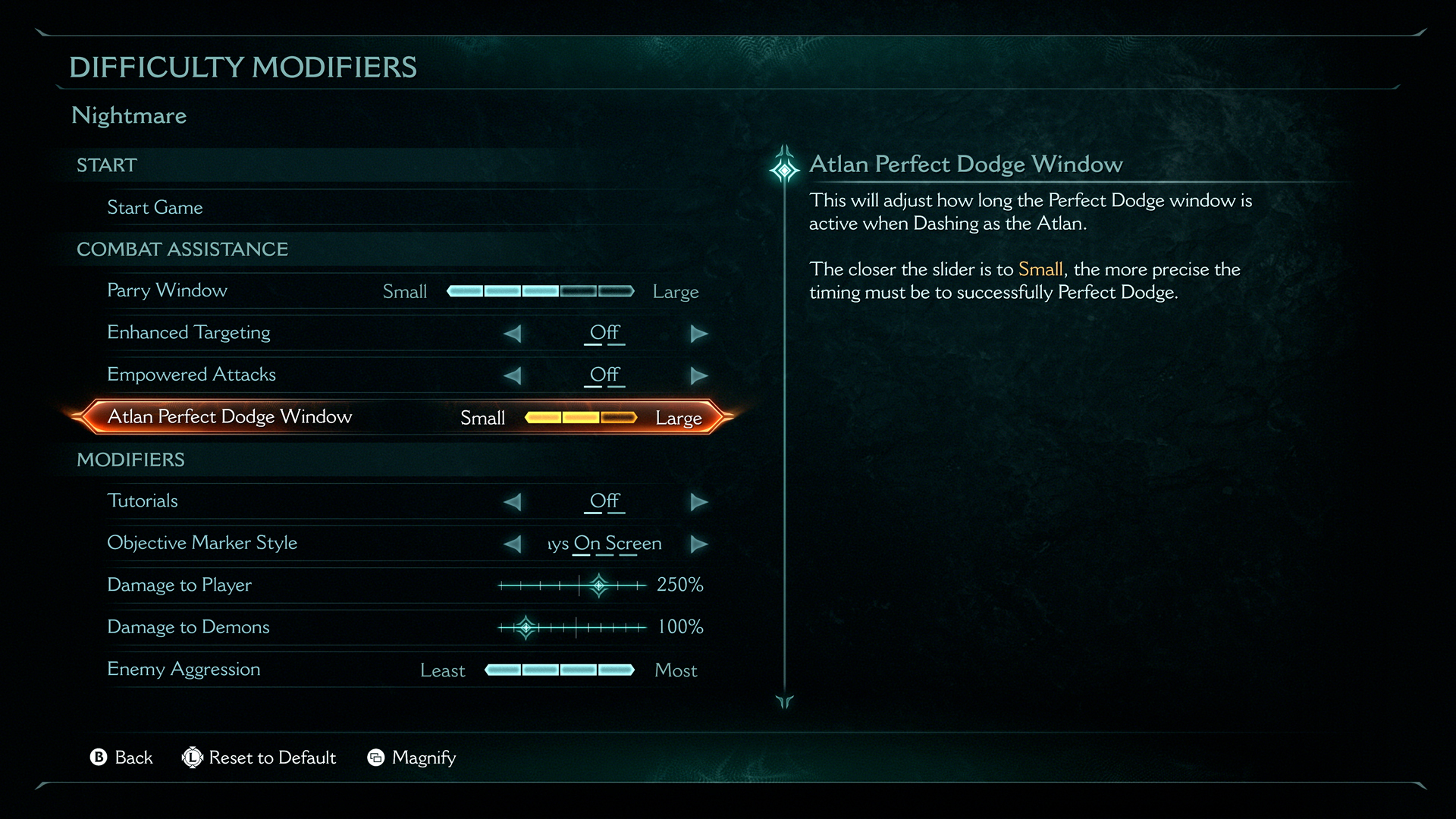The image size is (1456, 819).
Task: Change the Enemy Aggression slider
Action: click(560, 670)
